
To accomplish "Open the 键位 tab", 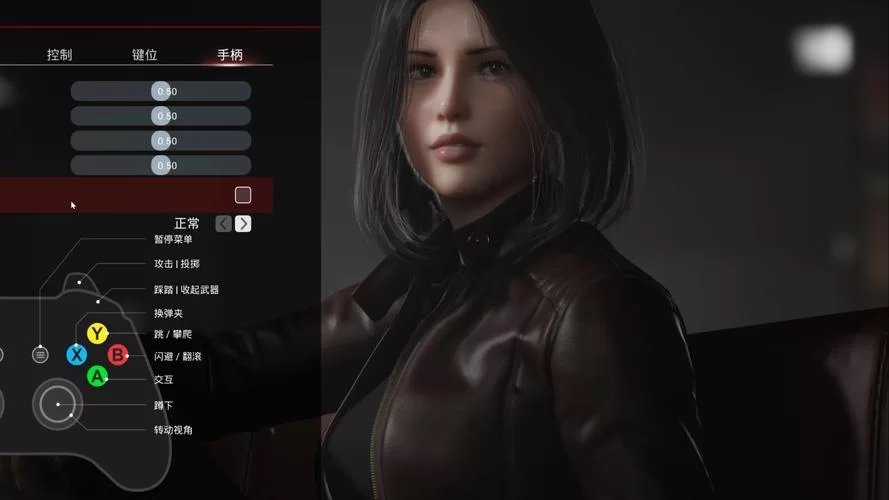I will tap(145, 55).
